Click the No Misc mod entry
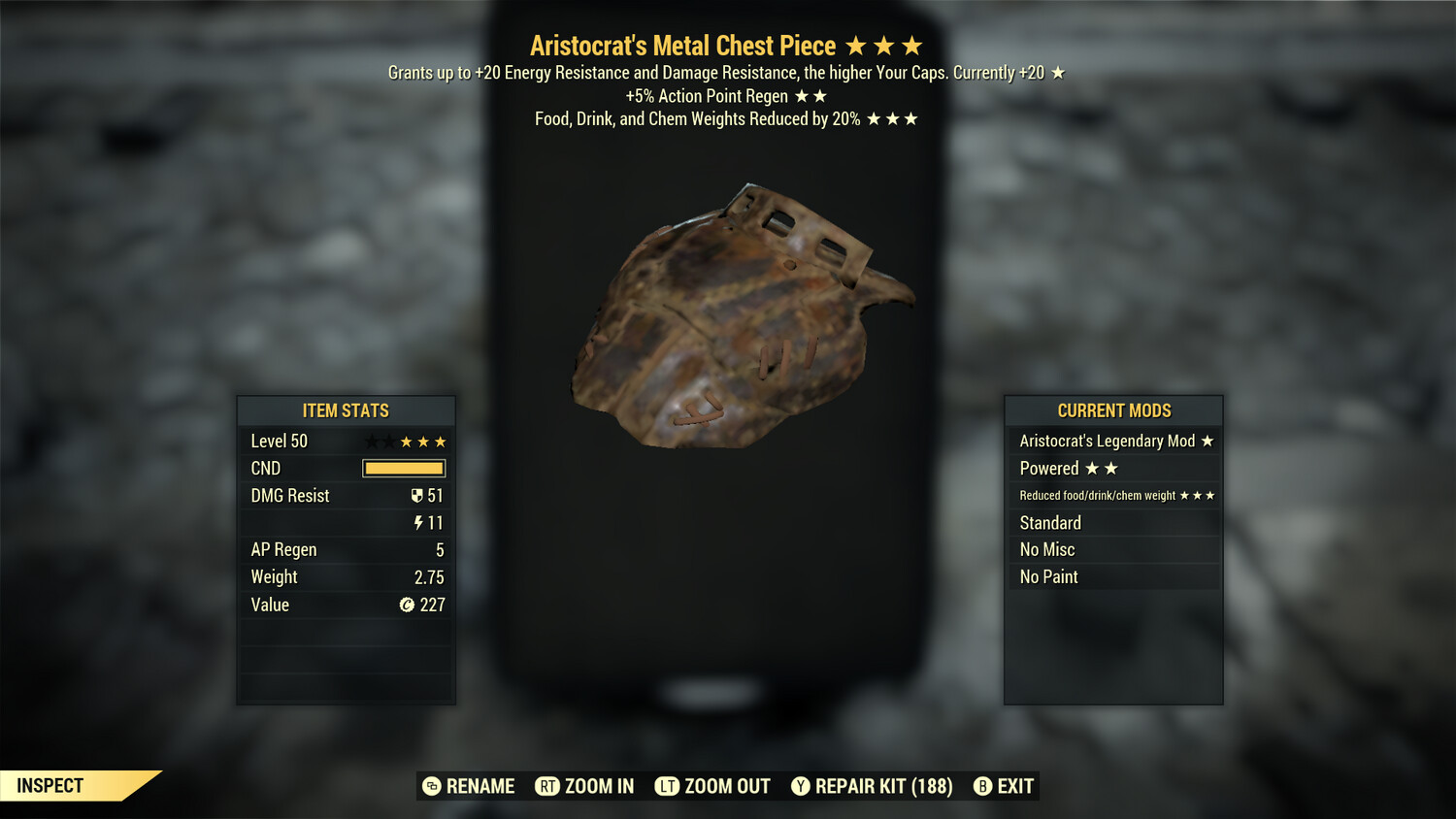Screen dimensions: 1456x819 coord(1114,550)
